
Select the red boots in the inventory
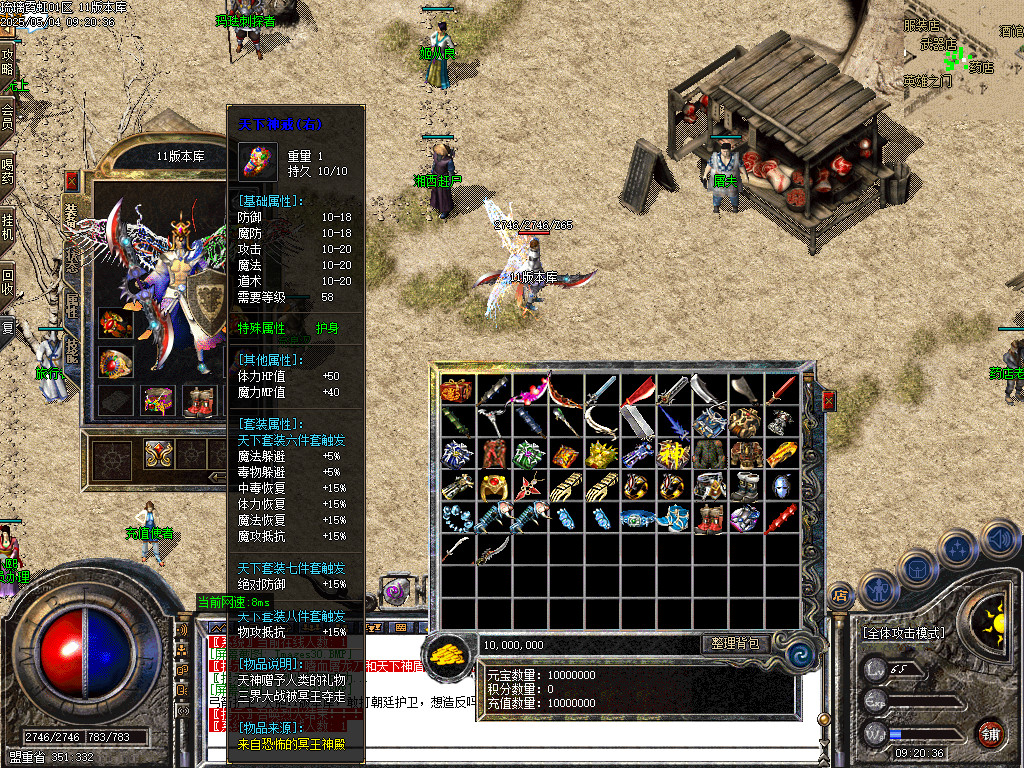click(x=709, y=519)
